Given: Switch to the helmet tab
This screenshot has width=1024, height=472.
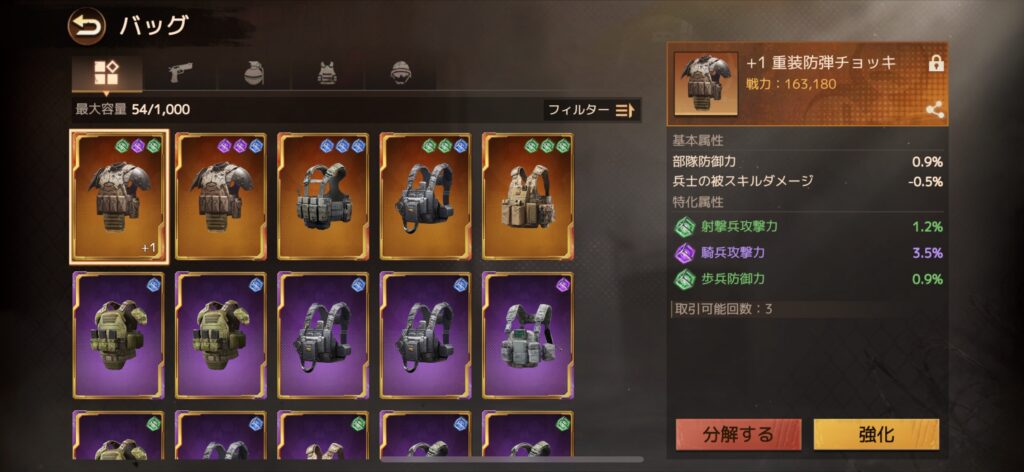Looking at the screenshot, I should pyautogui.click(x=401, y=73).
